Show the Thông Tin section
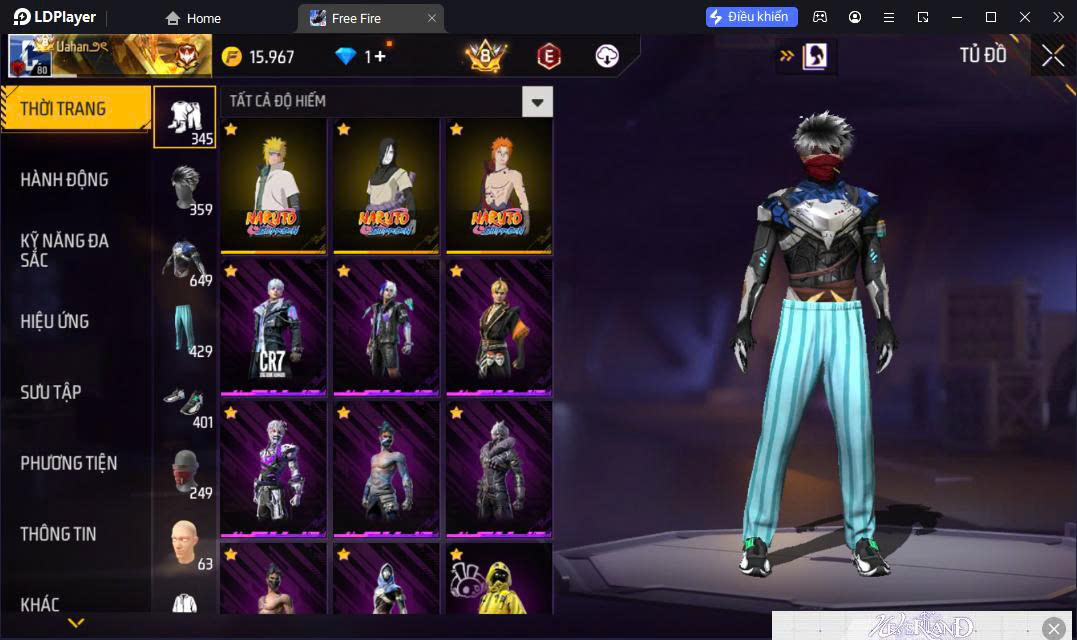The height and width of the screenshot is (640, 1077). 58,534
